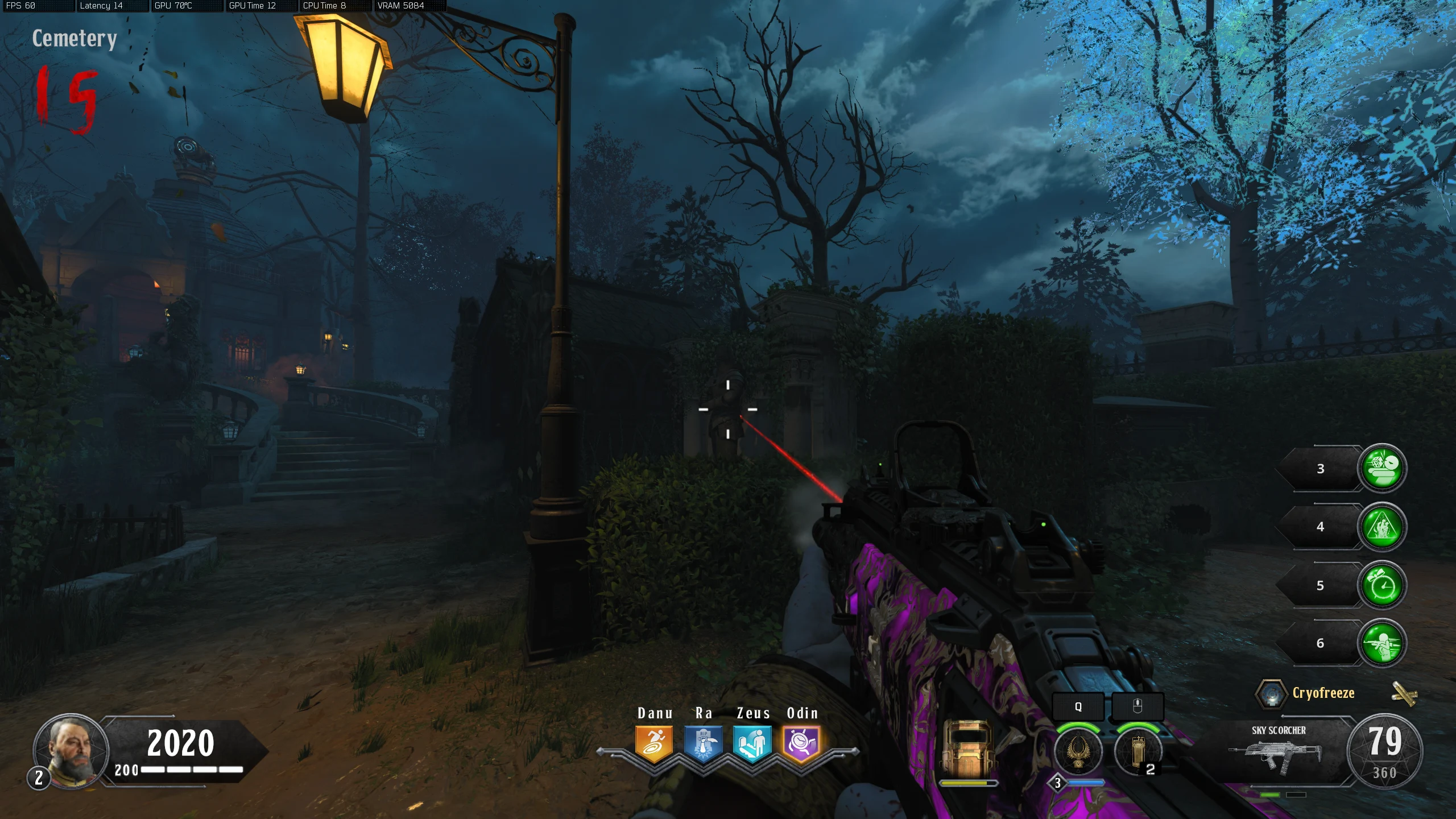
Task: Select the golden canister equipment icon
Action: tap(1137, 751)
